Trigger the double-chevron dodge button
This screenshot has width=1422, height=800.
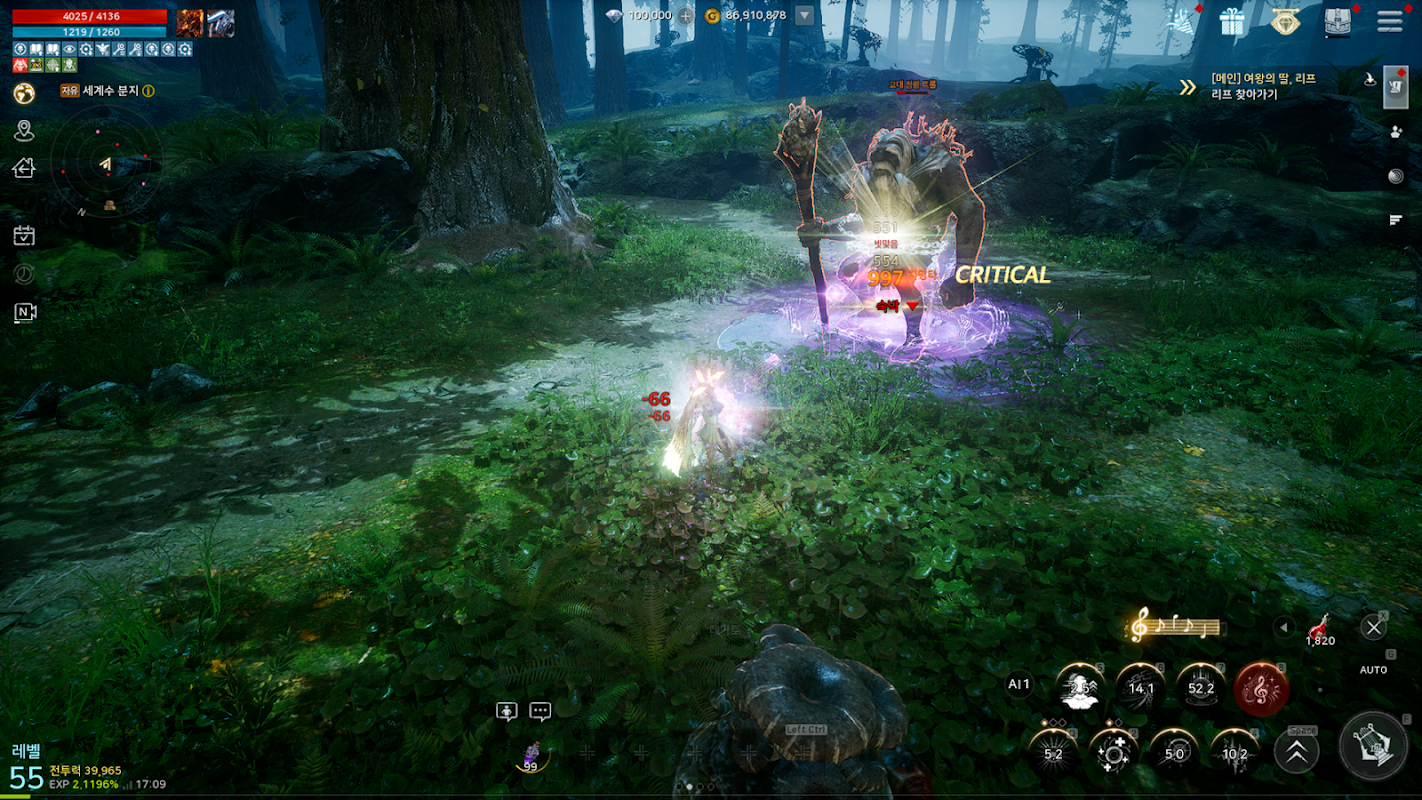1296,752
